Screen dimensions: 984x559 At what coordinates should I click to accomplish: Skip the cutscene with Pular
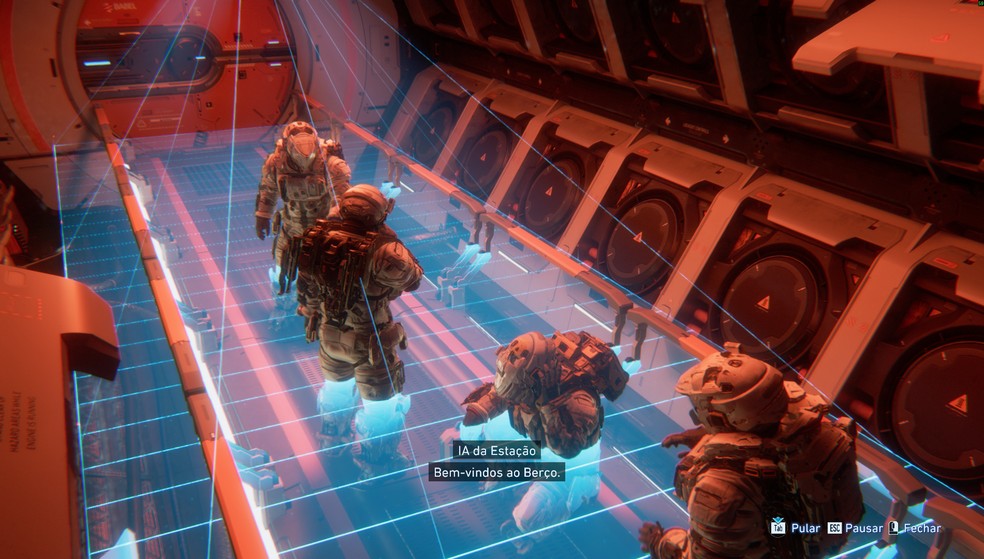tap(796, 527)
